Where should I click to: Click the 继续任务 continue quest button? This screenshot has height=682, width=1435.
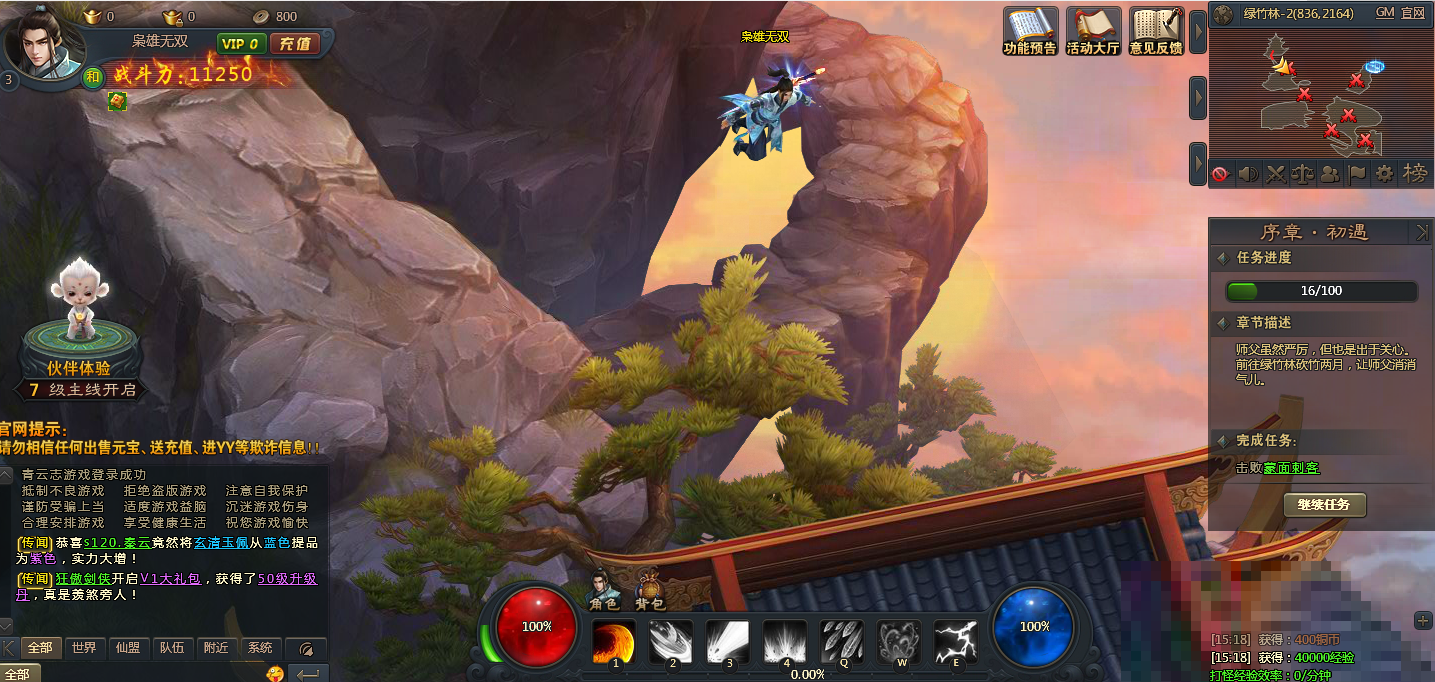point(1324,505)
